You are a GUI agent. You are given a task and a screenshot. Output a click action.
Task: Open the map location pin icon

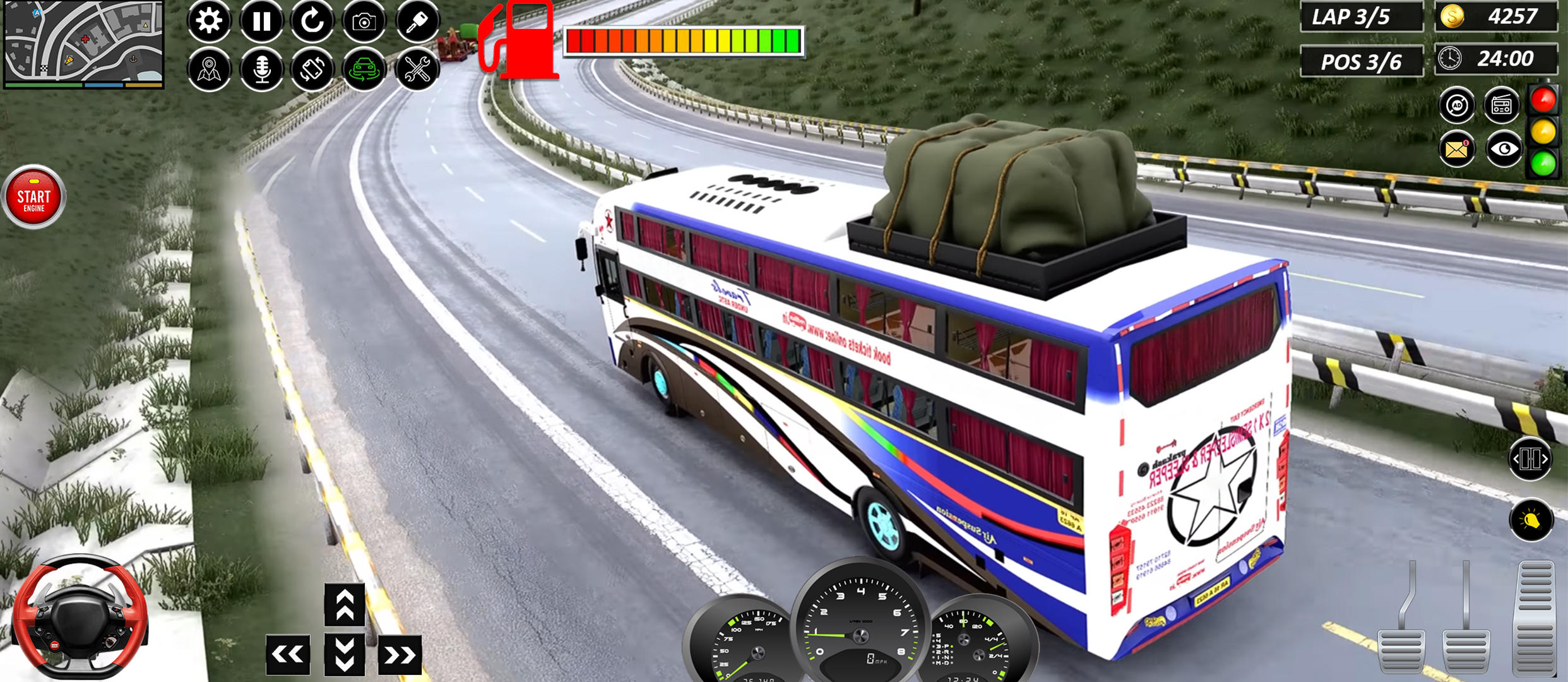pyautogui.click(x=208, y=71)
